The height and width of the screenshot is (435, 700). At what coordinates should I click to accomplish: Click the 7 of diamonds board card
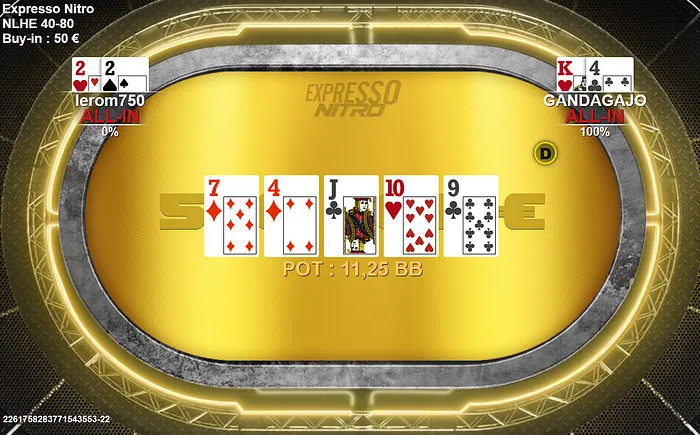click(x=231, y=215)
